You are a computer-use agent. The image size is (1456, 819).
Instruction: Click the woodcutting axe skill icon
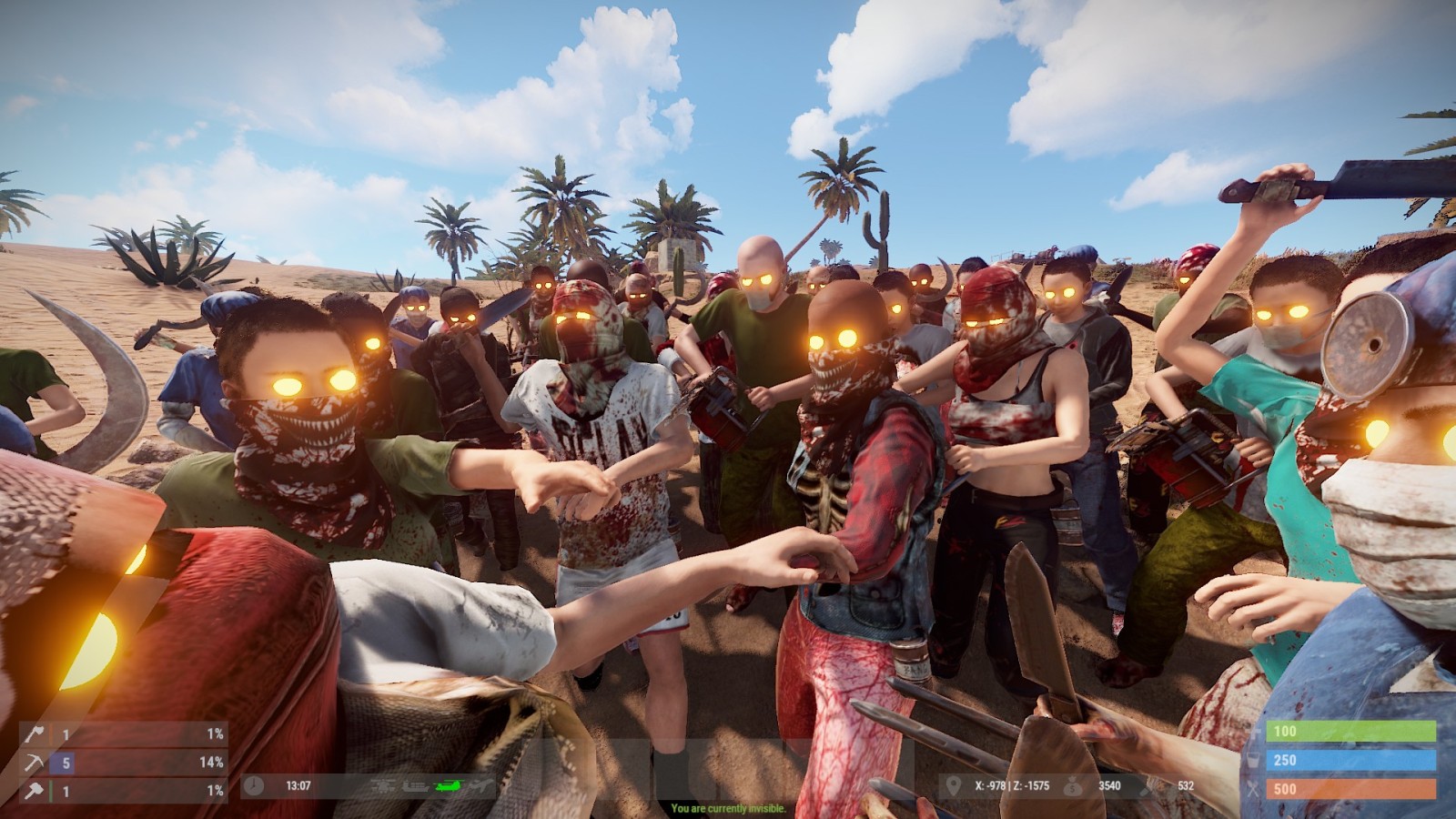click(35, 734)
